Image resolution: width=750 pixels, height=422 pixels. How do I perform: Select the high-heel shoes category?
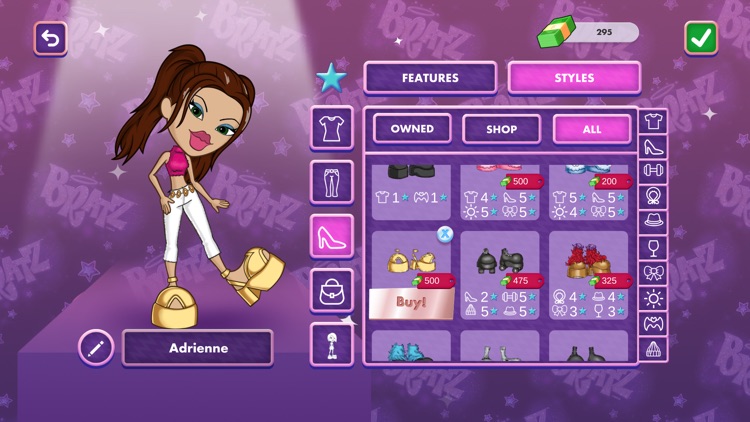pos(331,237)
